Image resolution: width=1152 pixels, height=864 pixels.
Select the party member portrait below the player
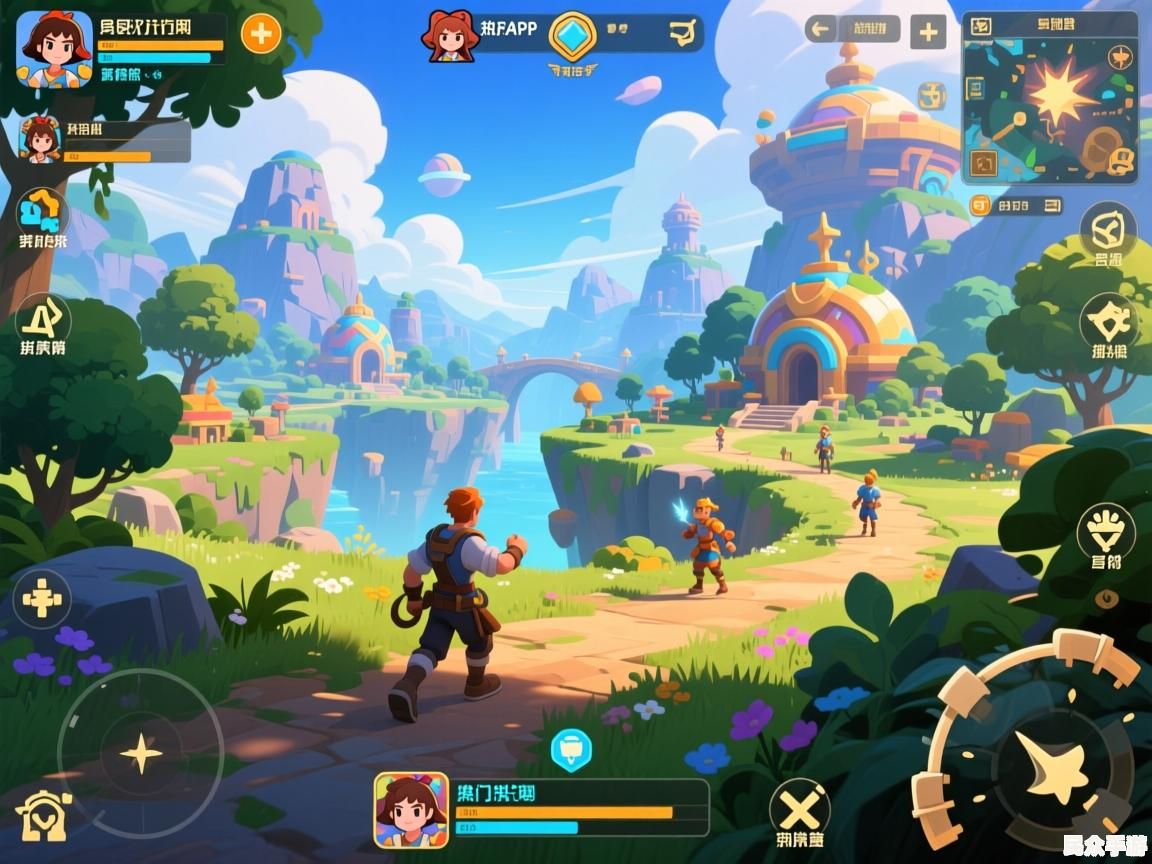(x=41, y=139)
